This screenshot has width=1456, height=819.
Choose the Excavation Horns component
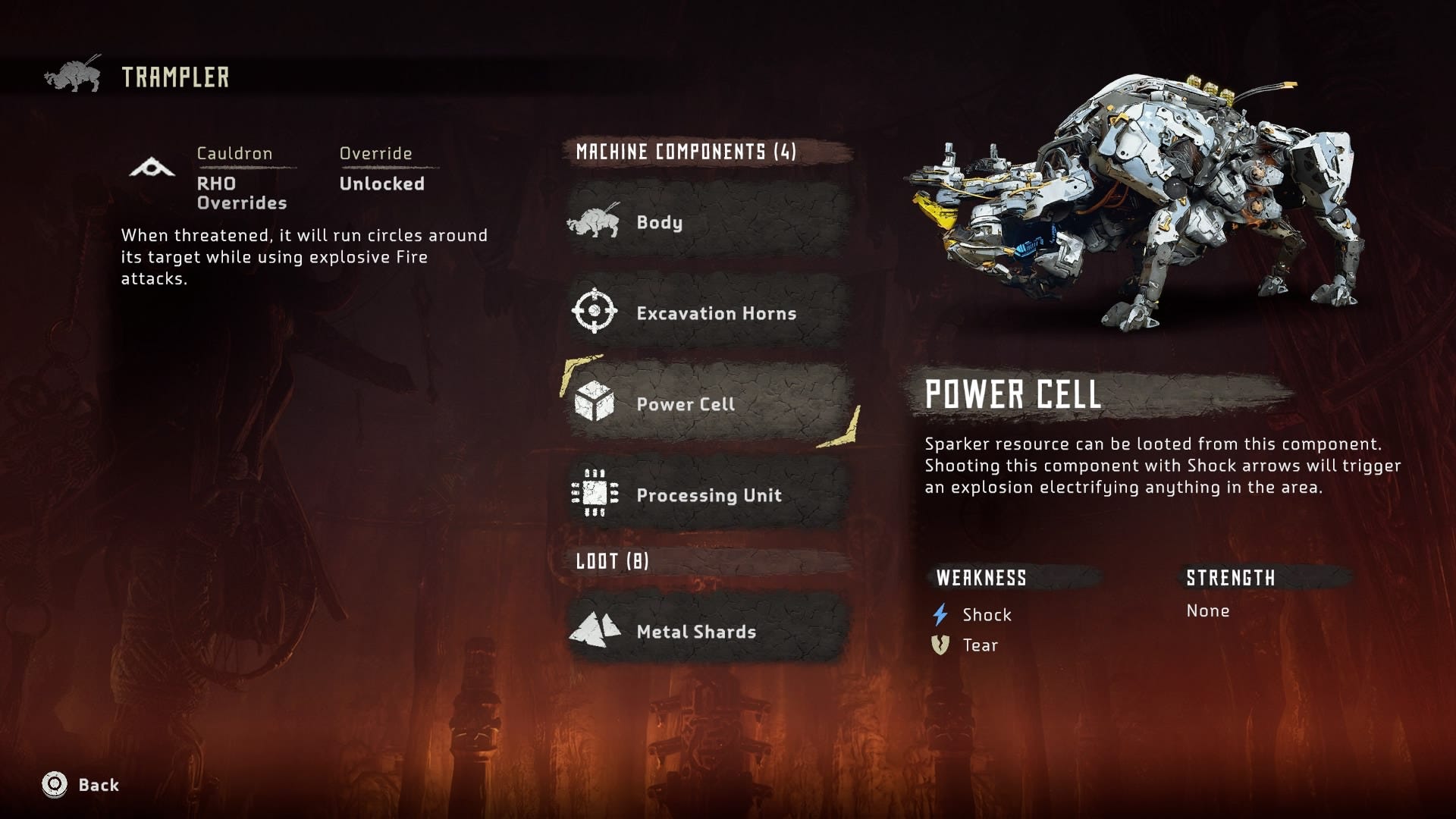707,312
